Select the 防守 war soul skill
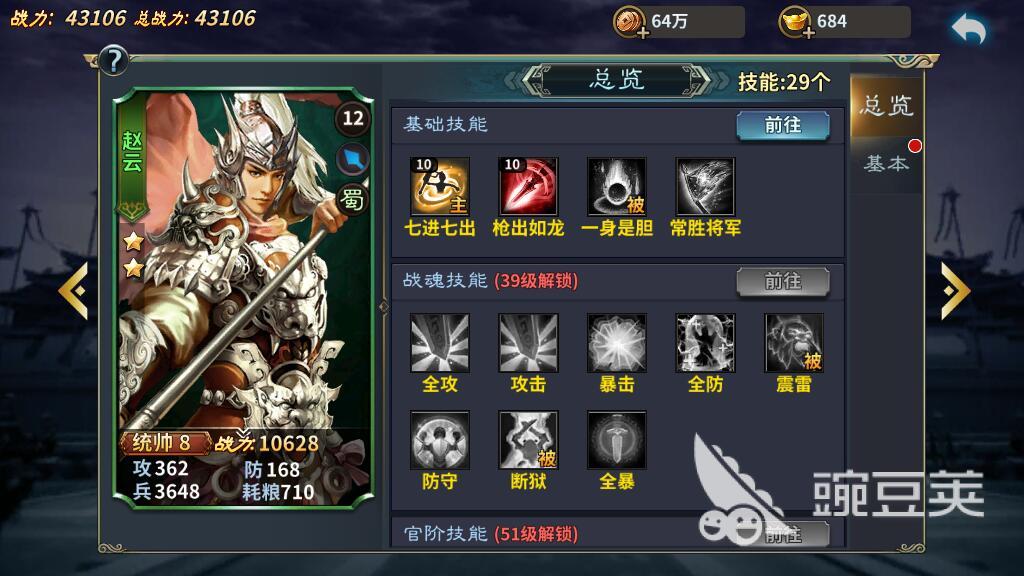Image resolution: width=1024 pixels, height=576 pixels. tap(439, 440)
